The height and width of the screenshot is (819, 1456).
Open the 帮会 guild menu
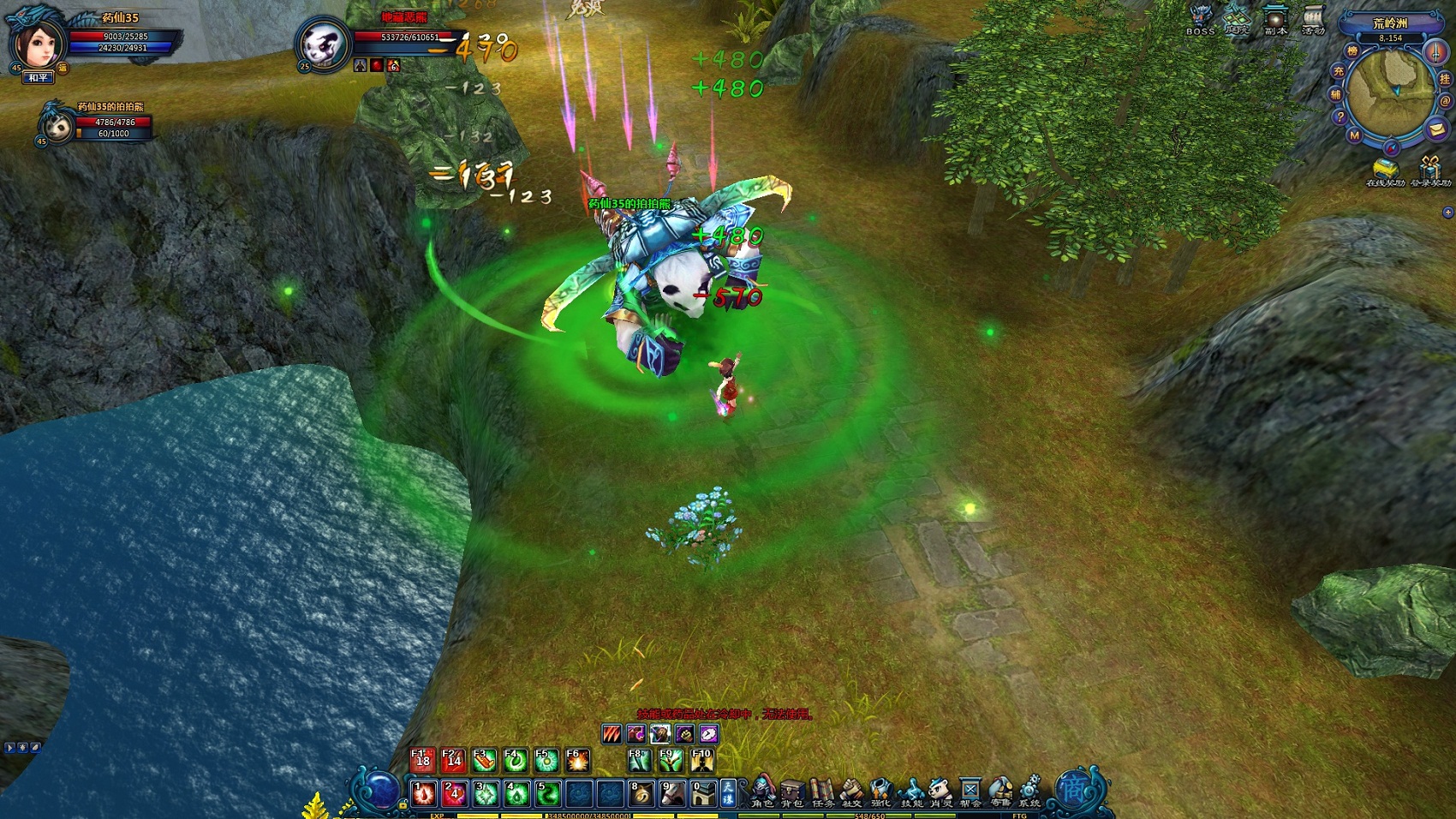tap(970, 791)
